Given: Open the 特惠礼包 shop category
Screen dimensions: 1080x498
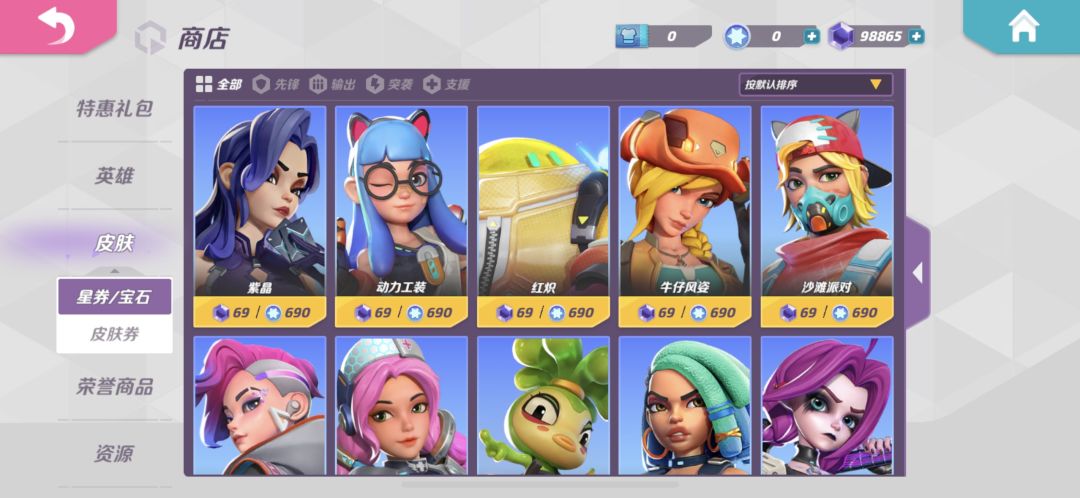Looking at the screenshot, I should (x=114, y=109).
